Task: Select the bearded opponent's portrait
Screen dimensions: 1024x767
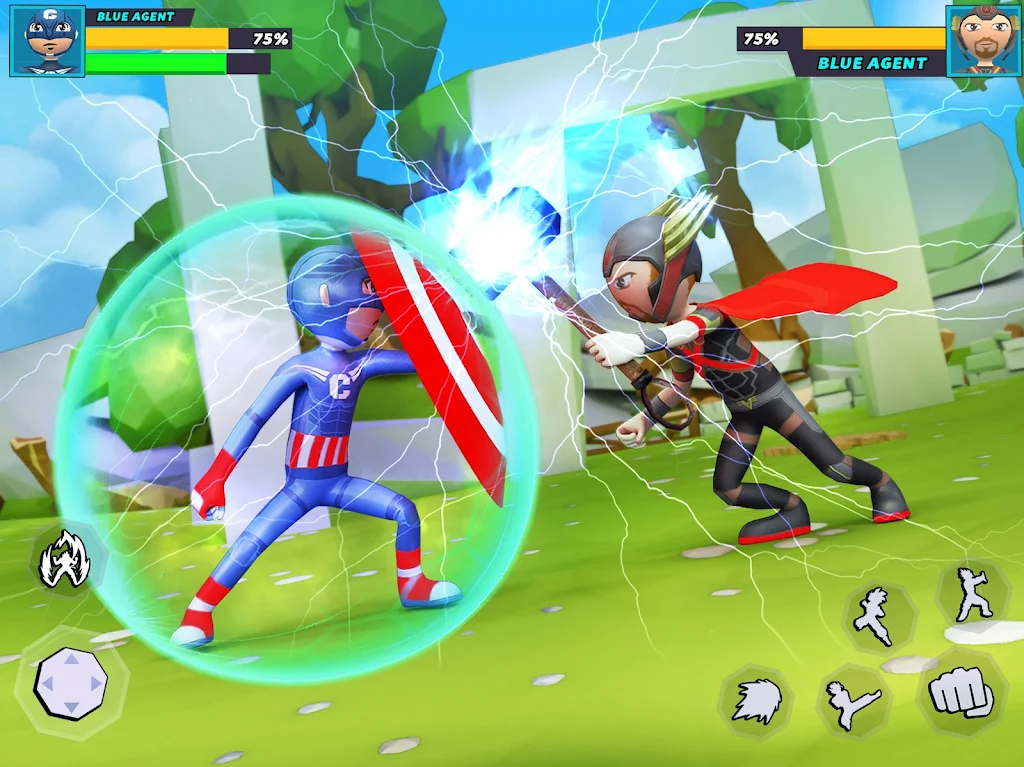Action: pyautogui.click(x=983, y=41)
